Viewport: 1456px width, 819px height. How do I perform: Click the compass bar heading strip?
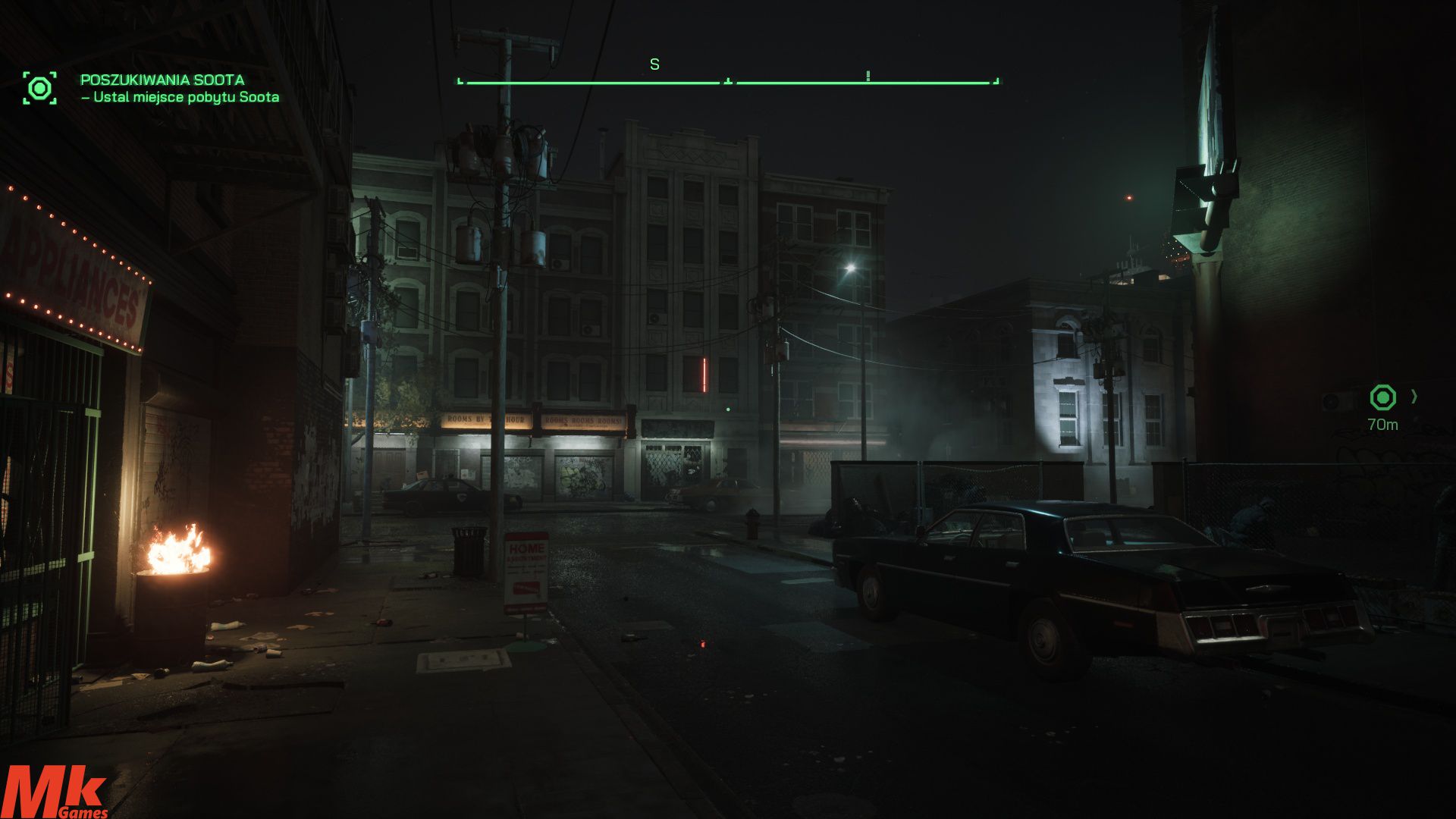click(x=728, y=80)
